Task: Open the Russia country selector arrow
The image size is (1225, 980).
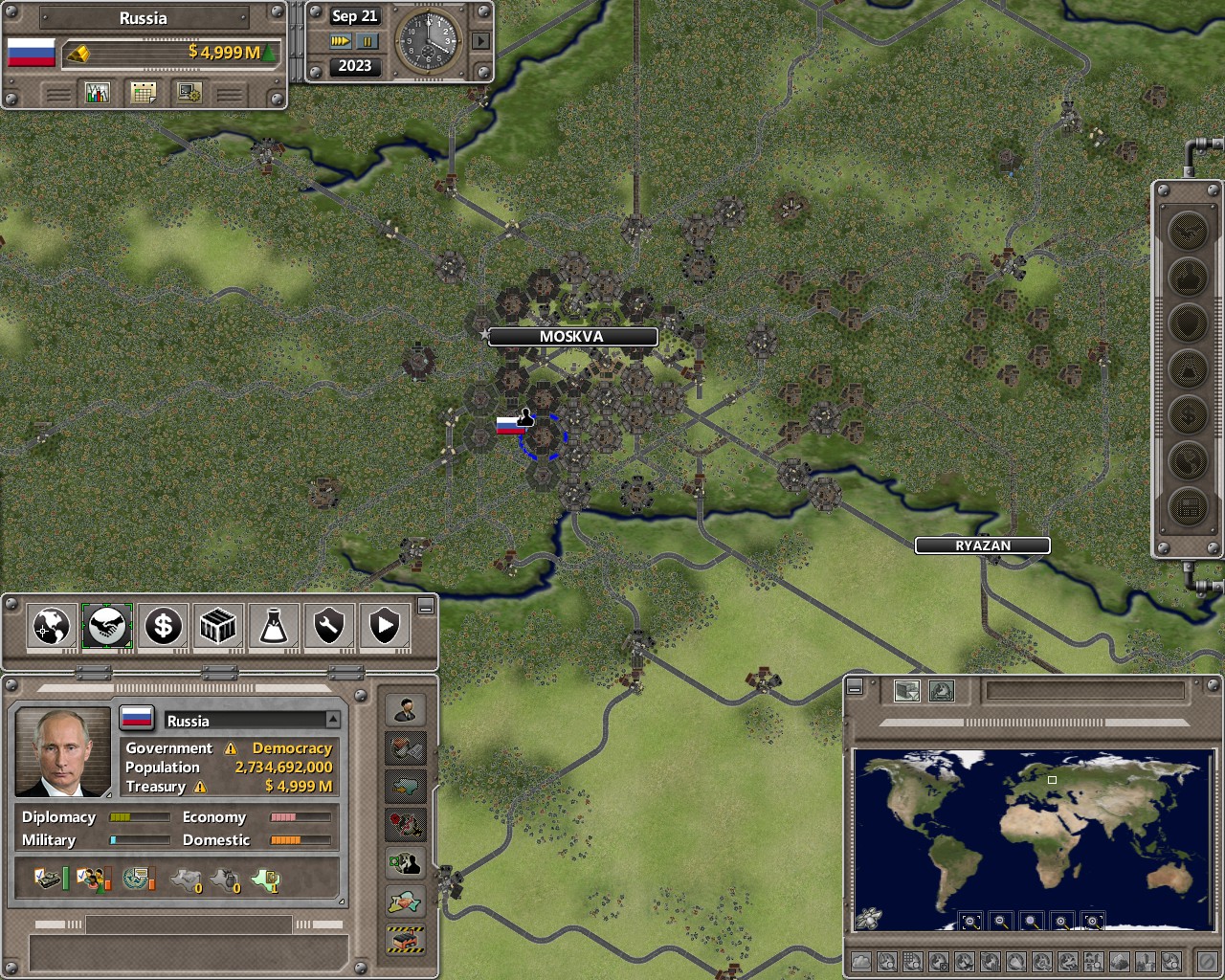Action: (x=334, y=719)
